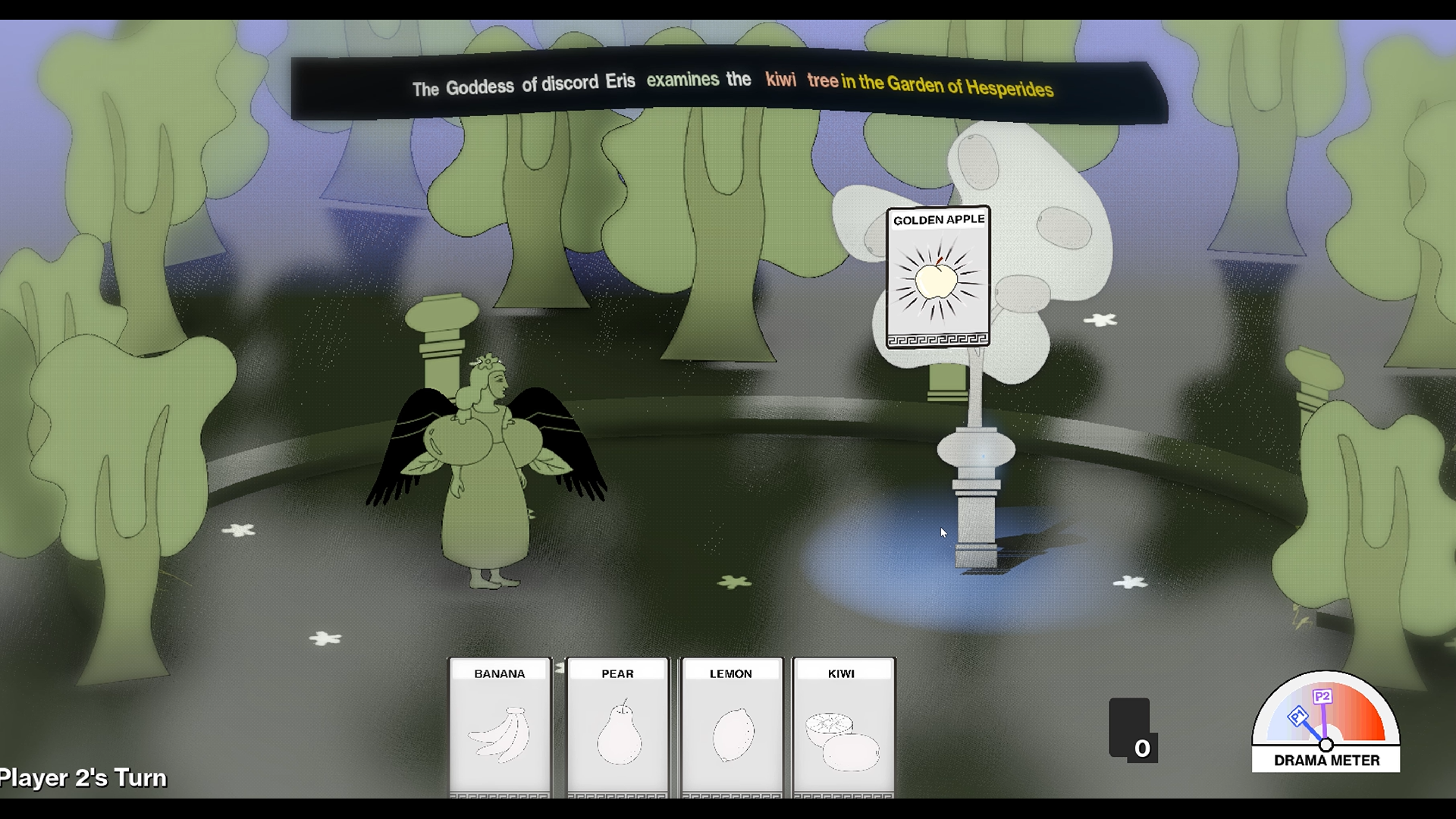The image size is (1456, 819).
Task: Click the Golden Apple card
Action: [938, 277]
